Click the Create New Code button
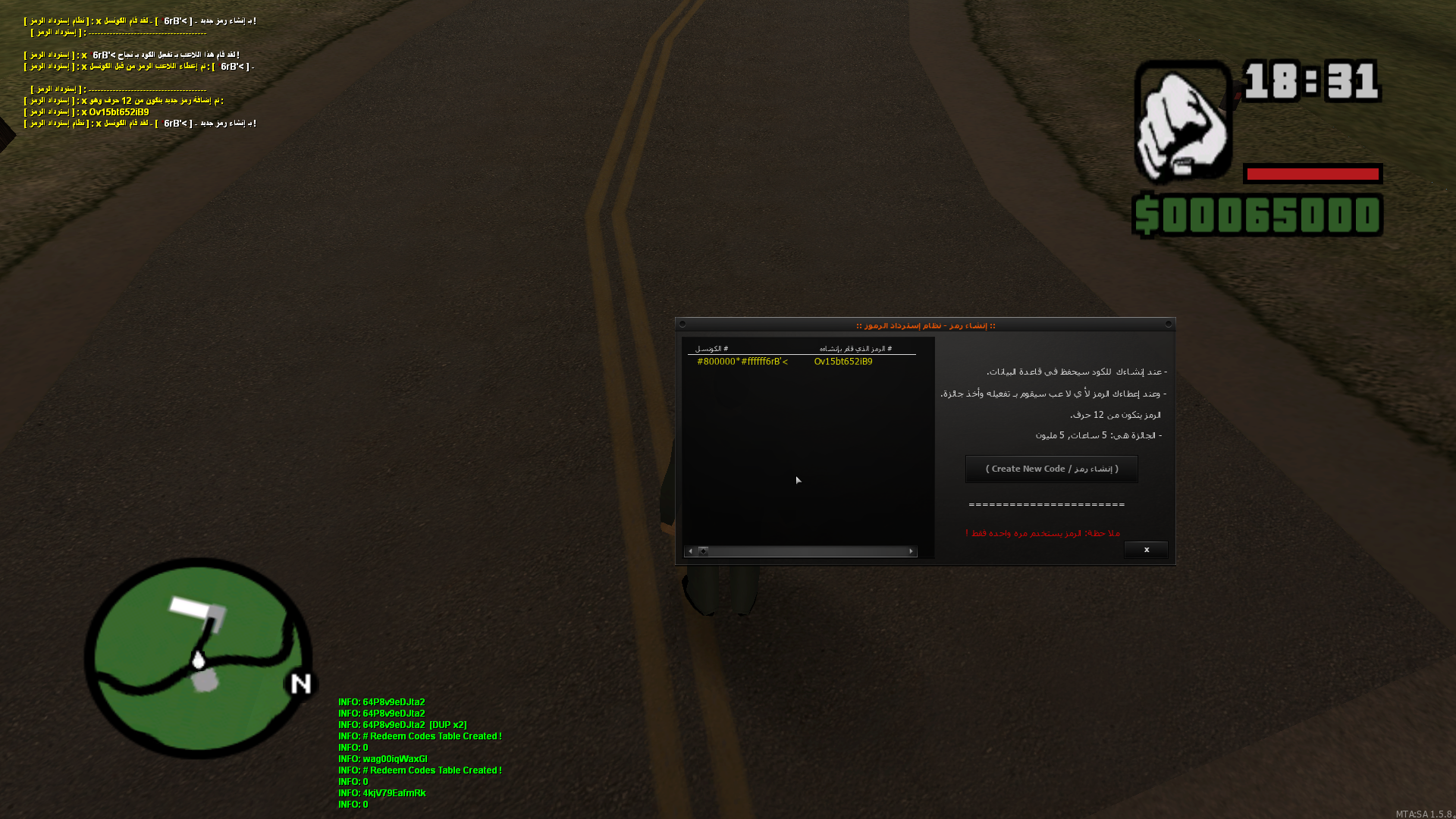The image size is (1456, 819). point(1051,469)
